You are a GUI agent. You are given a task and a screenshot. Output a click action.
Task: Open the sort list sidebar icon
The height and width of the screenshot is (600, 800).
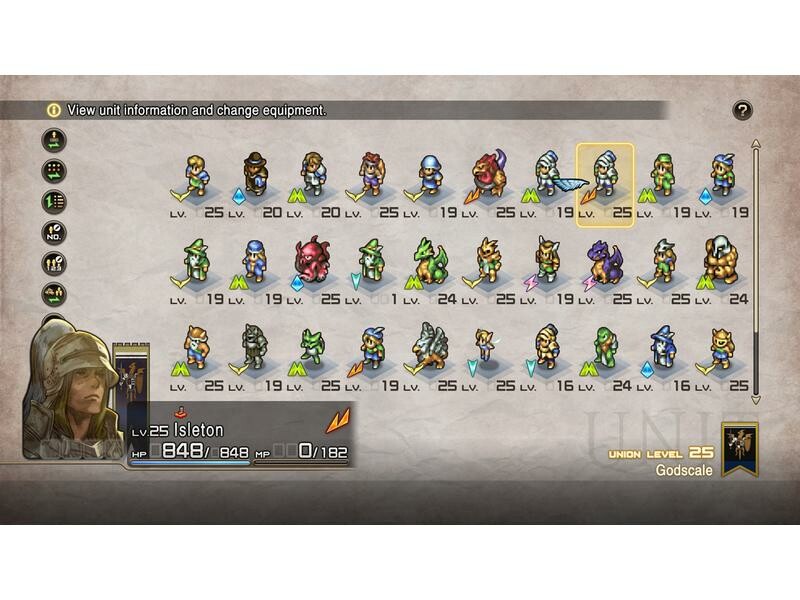click(x=53, y=202)
